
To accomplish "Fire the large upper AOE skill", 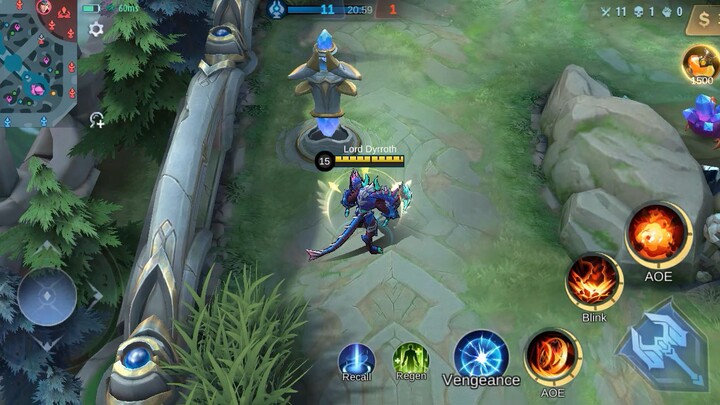I will click(x=657, y=235).
